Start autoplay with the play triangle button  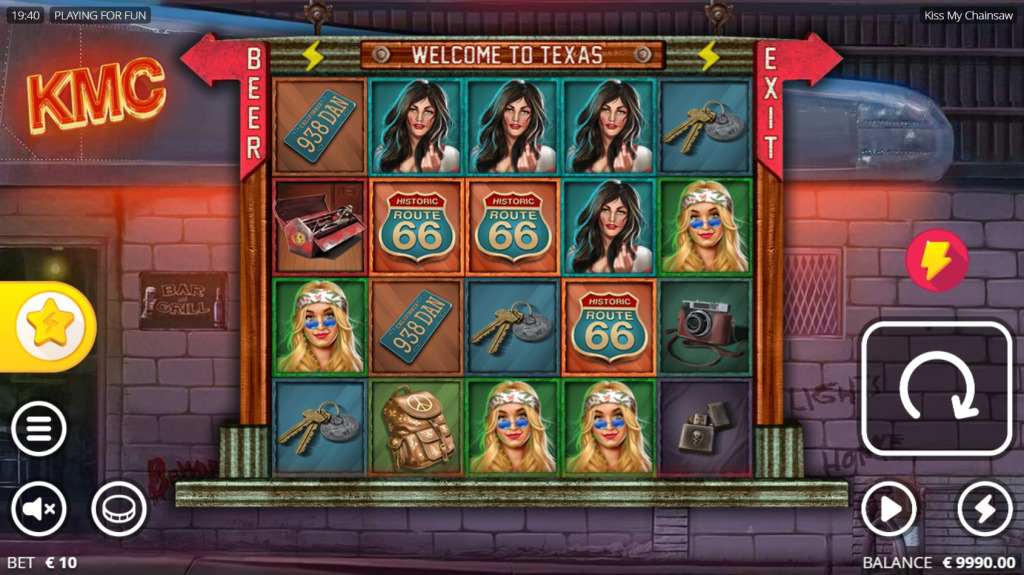click(889, 510)
